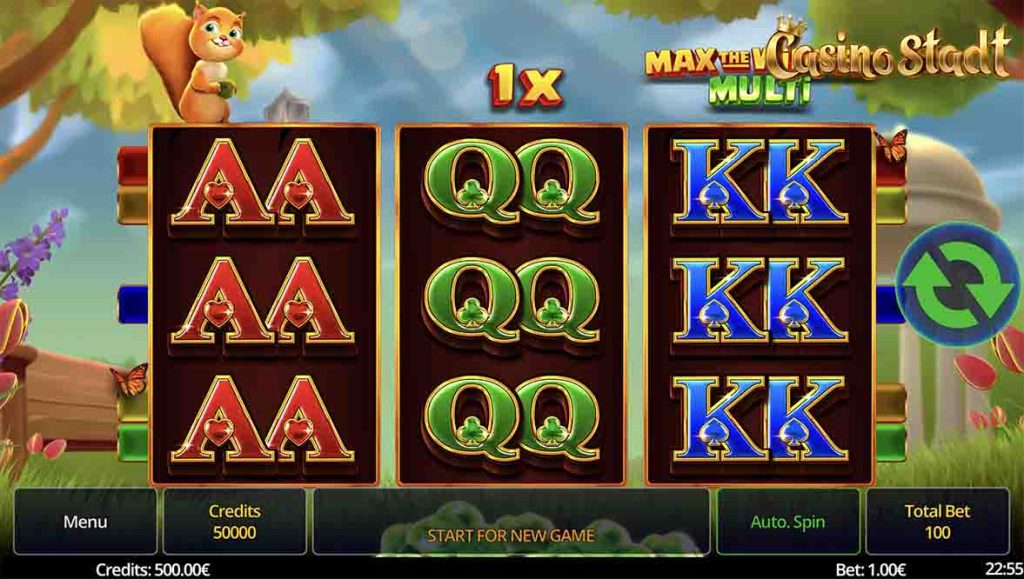Open the Total Bet panel
This screenshot has height=579, width=1024.
[937, 521]
